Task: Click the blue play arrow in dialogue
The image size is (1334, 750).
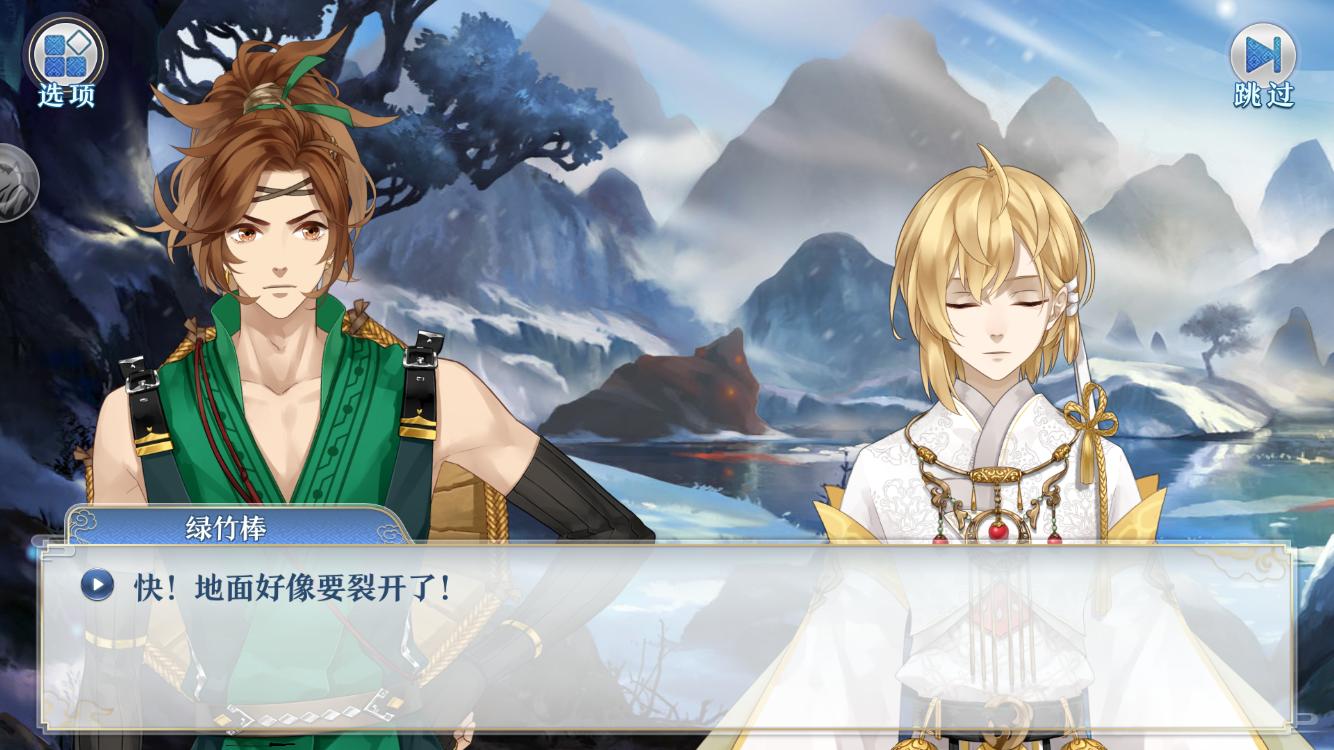Action: 97,585
